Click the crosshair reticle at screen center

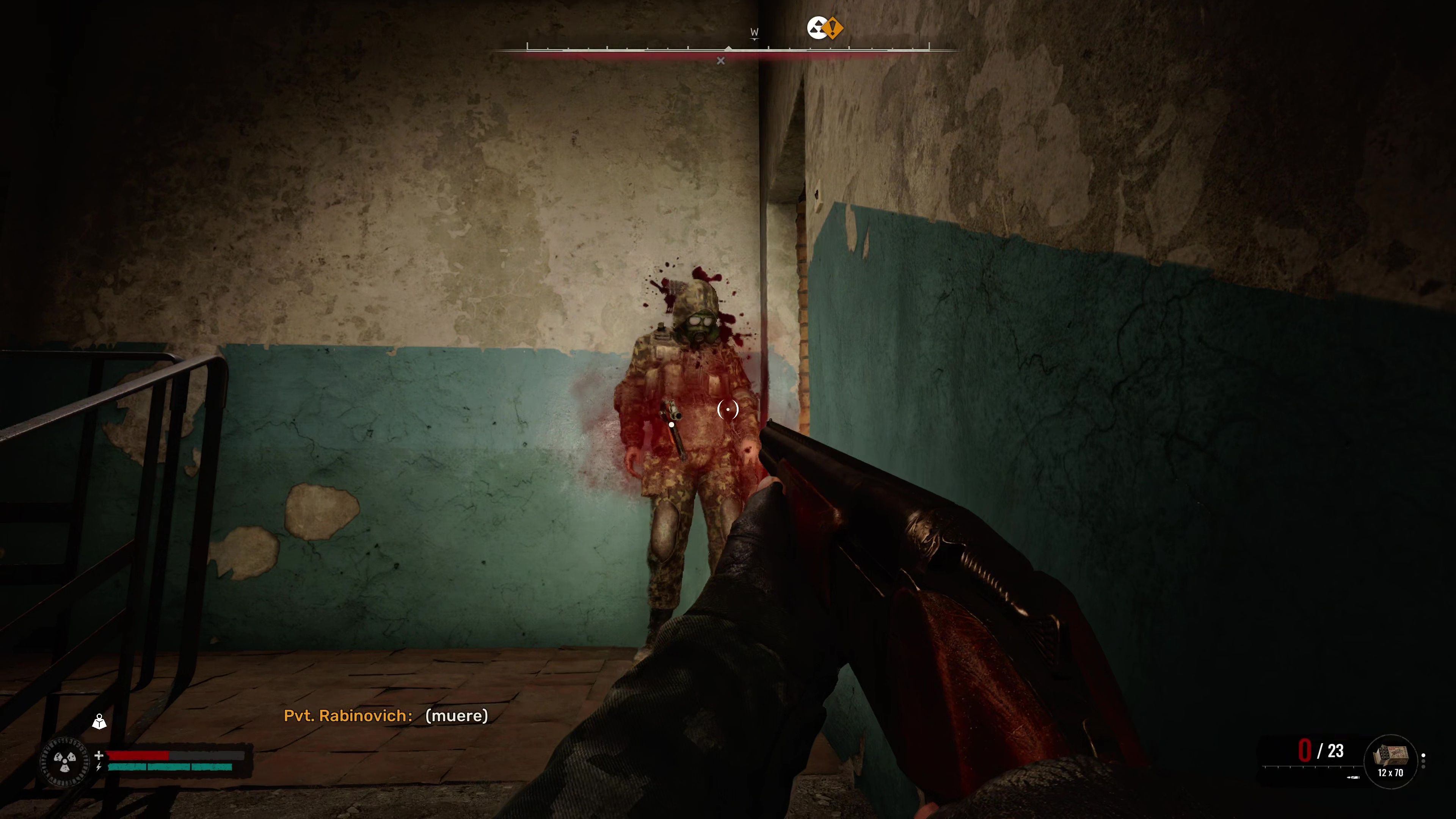tap(728, 409)
